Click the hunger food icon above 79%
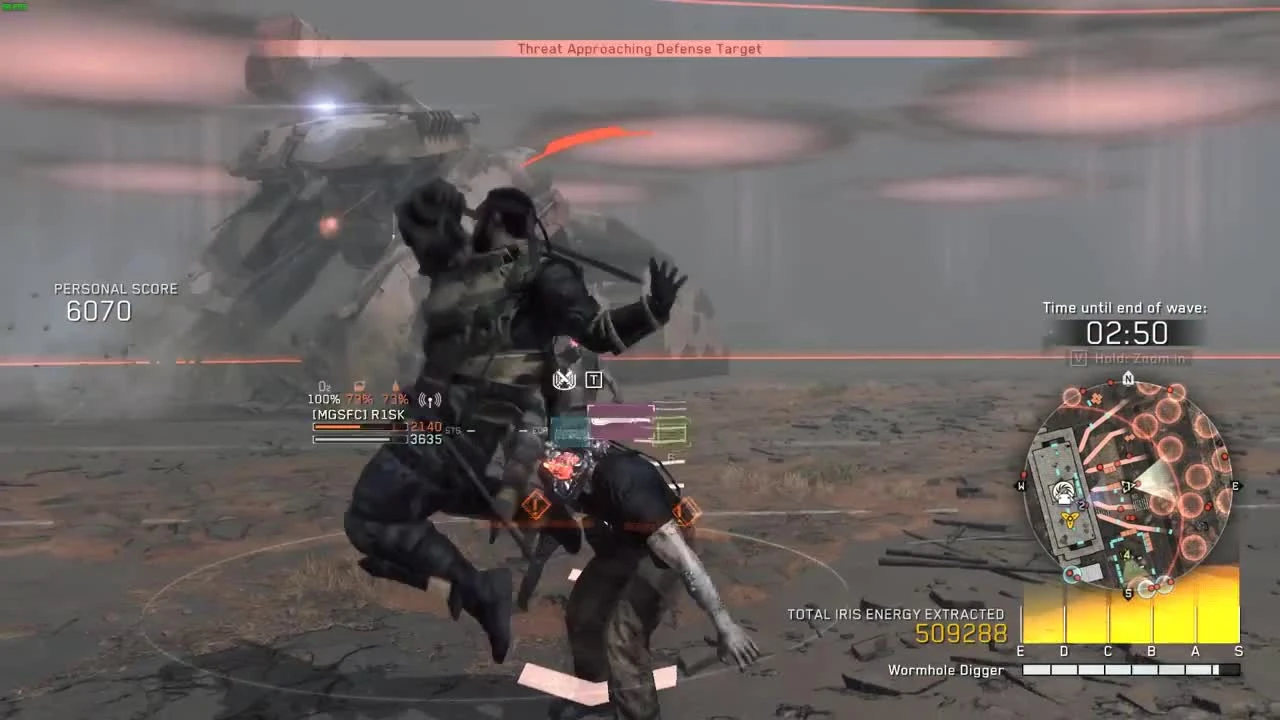This screenshot has width=1280, height=720. 358,386
